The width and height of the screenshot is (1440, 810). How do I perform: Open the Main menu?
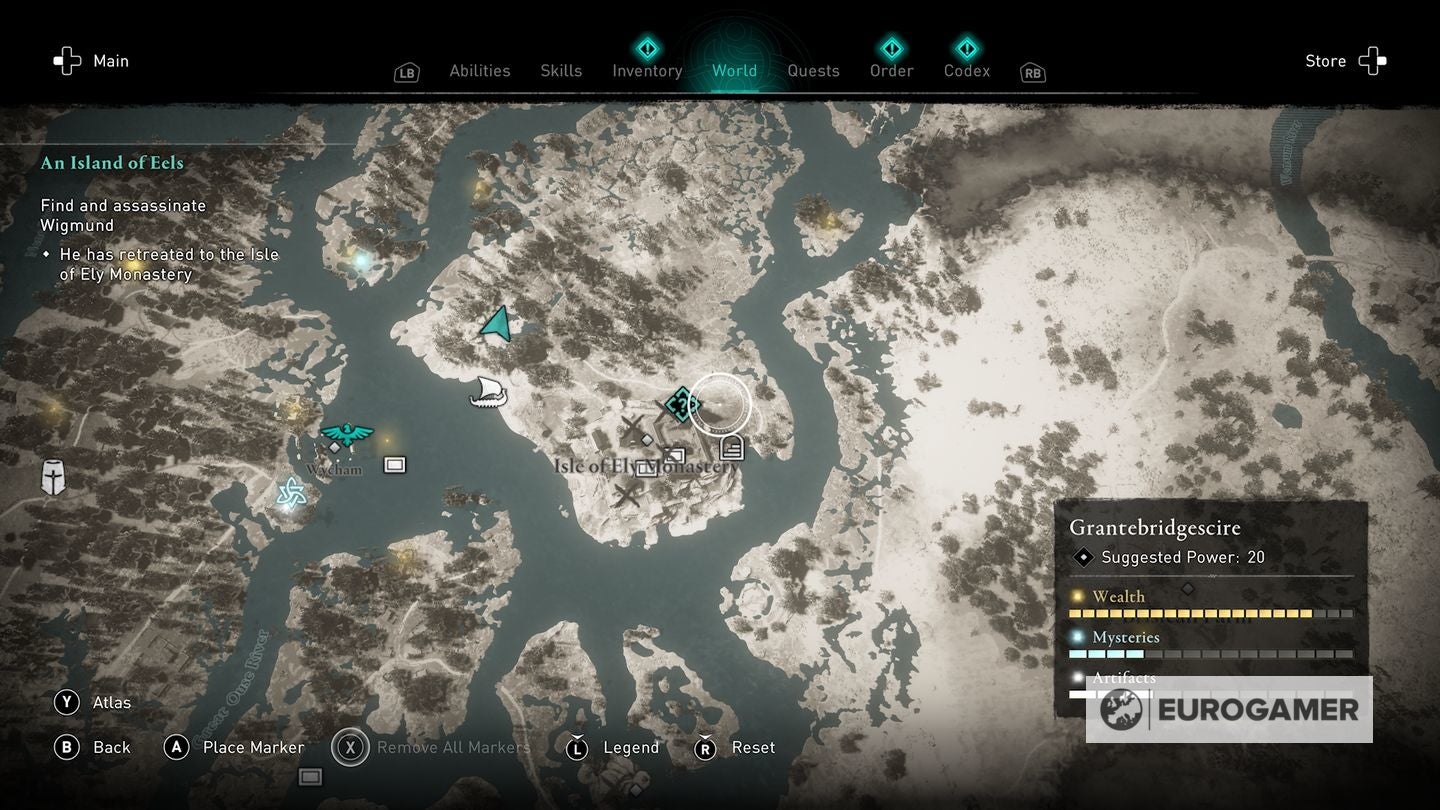[92, 61]
